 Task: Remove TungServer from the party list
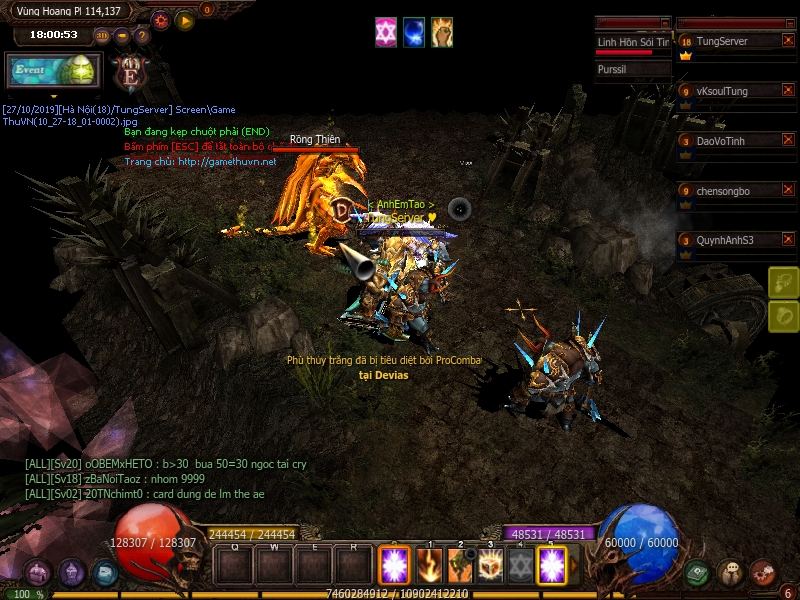[x=788, y=41]
